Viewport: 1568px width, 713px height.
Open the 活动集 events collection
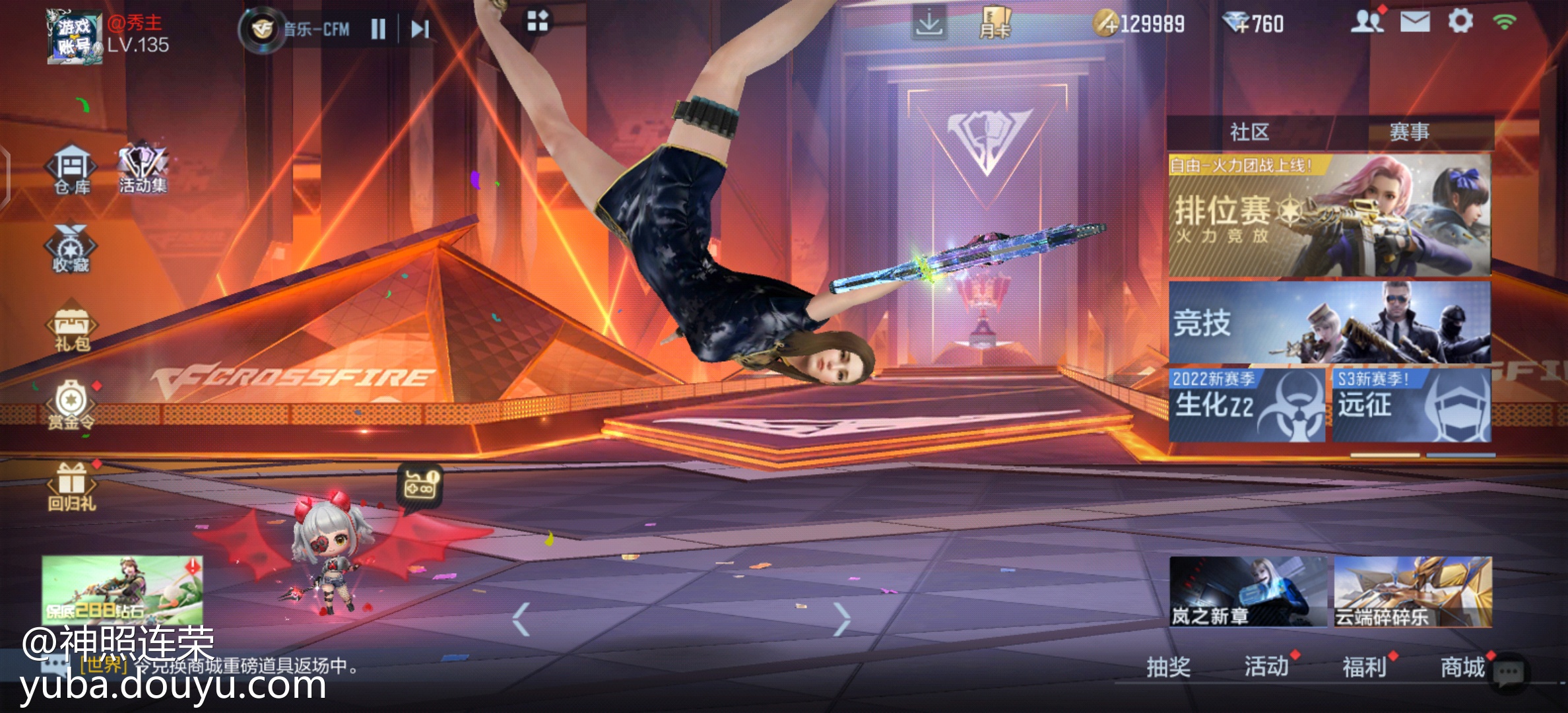point(143,168)
